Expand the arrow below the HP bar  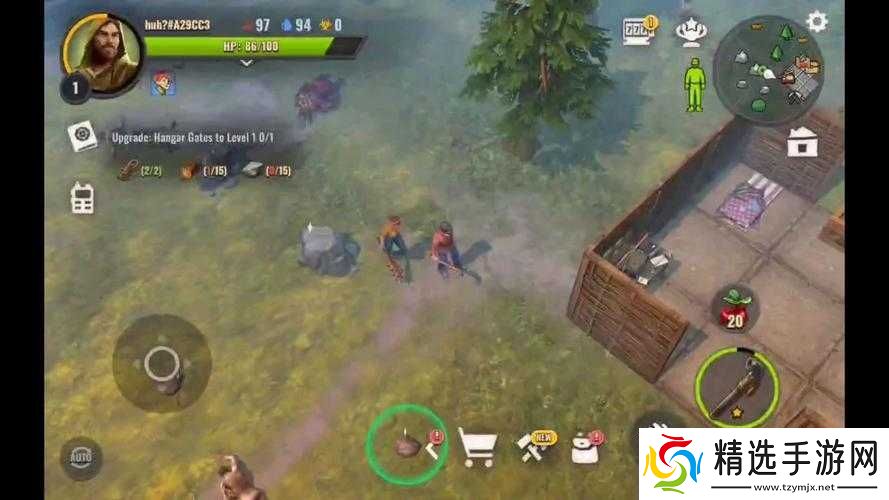[246, 62]
